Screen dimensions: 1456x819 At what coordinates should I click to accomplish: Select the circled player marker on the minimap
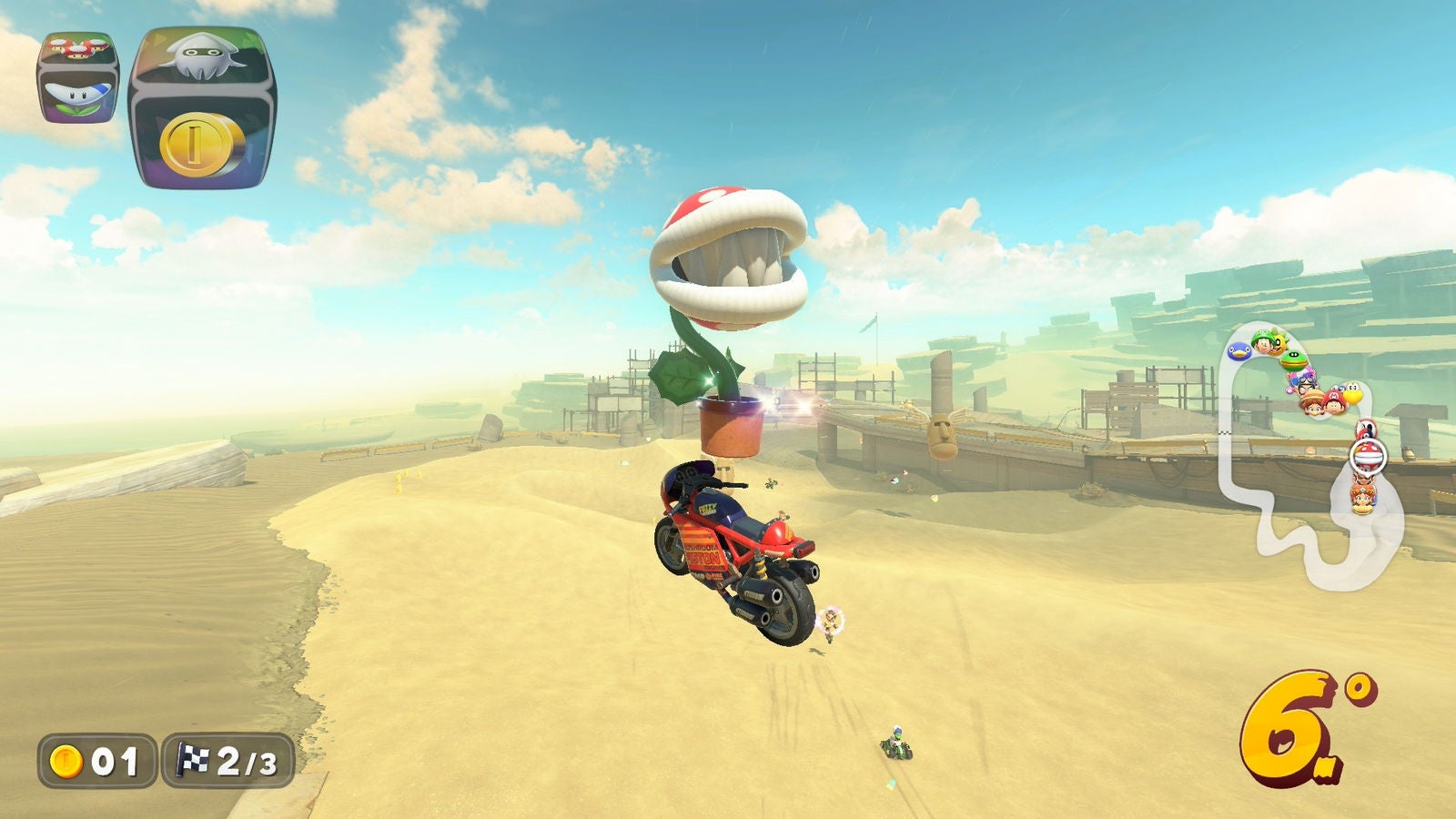point(1369,457)
